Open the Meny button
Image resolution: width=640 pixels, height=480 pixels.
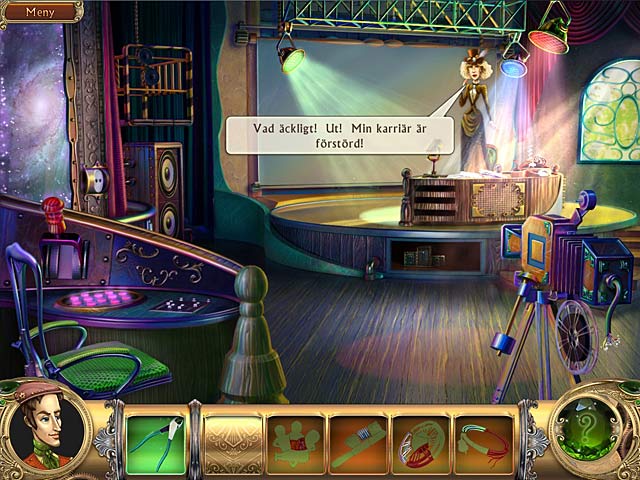40,12
